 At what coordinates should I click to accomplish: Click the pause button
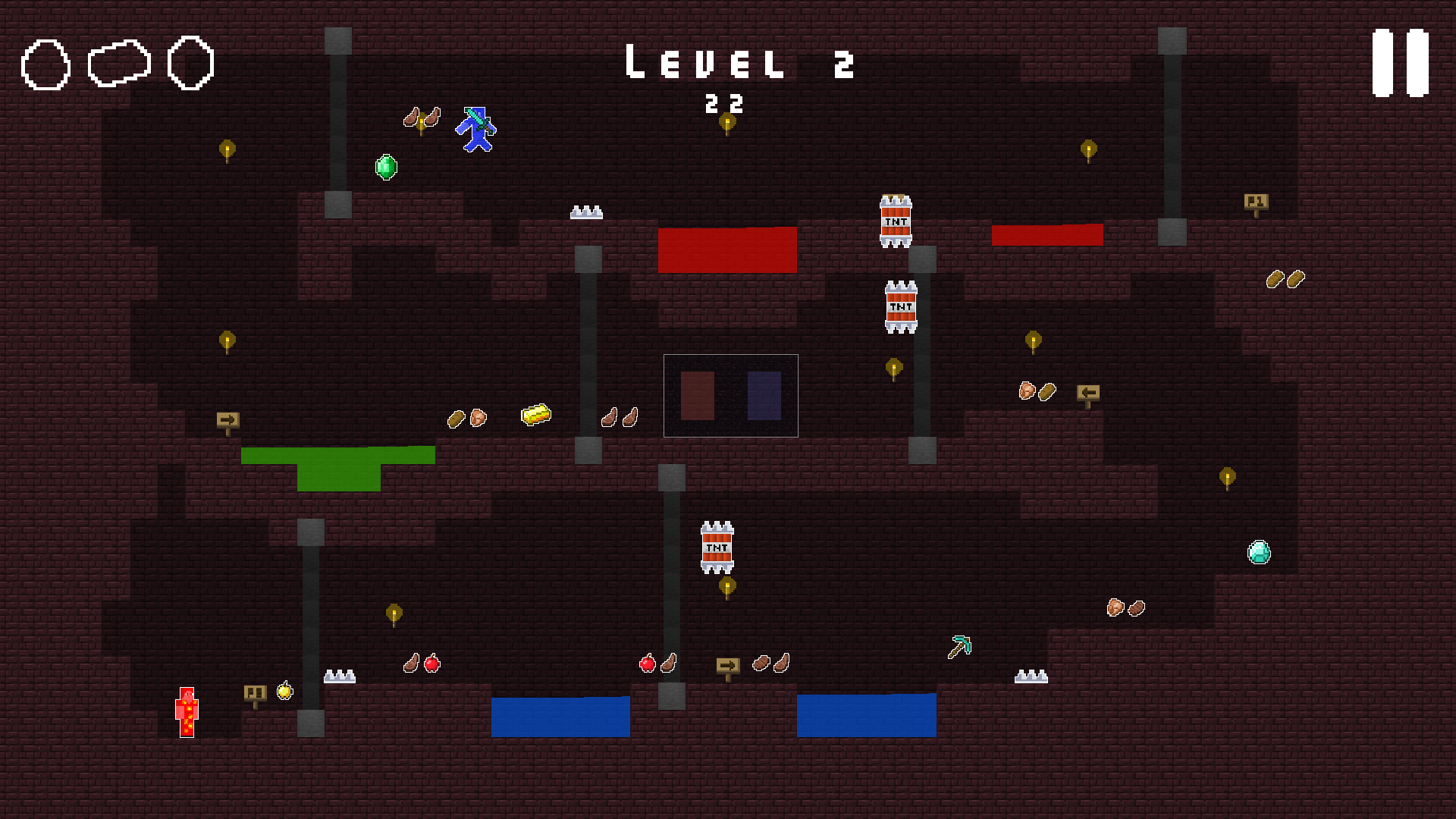pos(1400,64)
